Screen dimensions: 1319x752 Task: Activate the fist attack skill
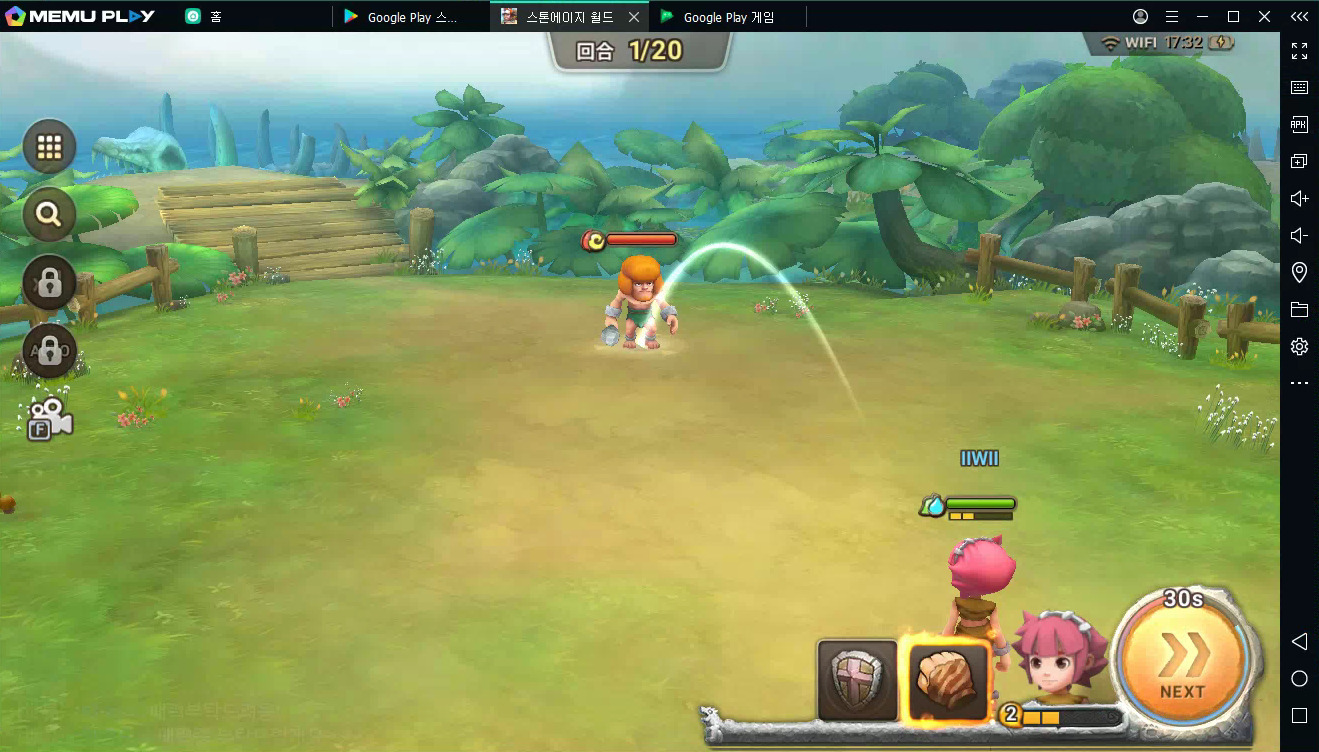(949, 680)
